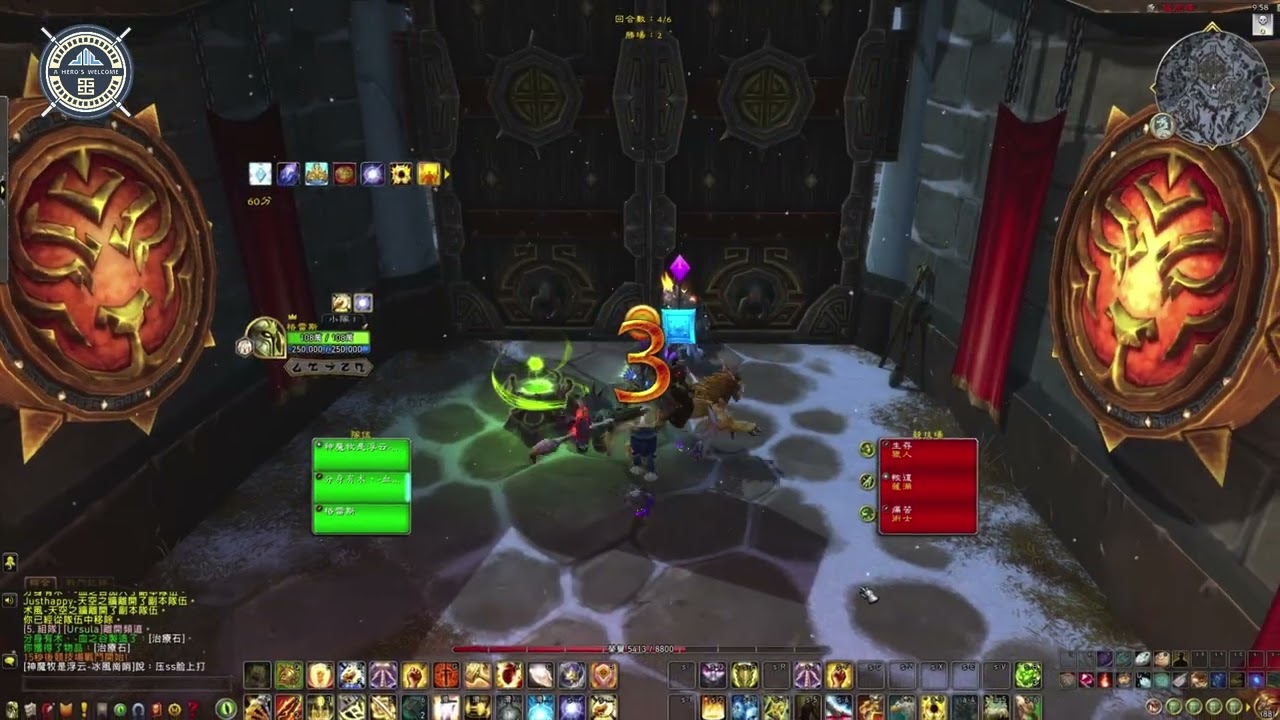
Task: Activate the golden fist ability
Action: pyautogui.click(x=415, y=676)
